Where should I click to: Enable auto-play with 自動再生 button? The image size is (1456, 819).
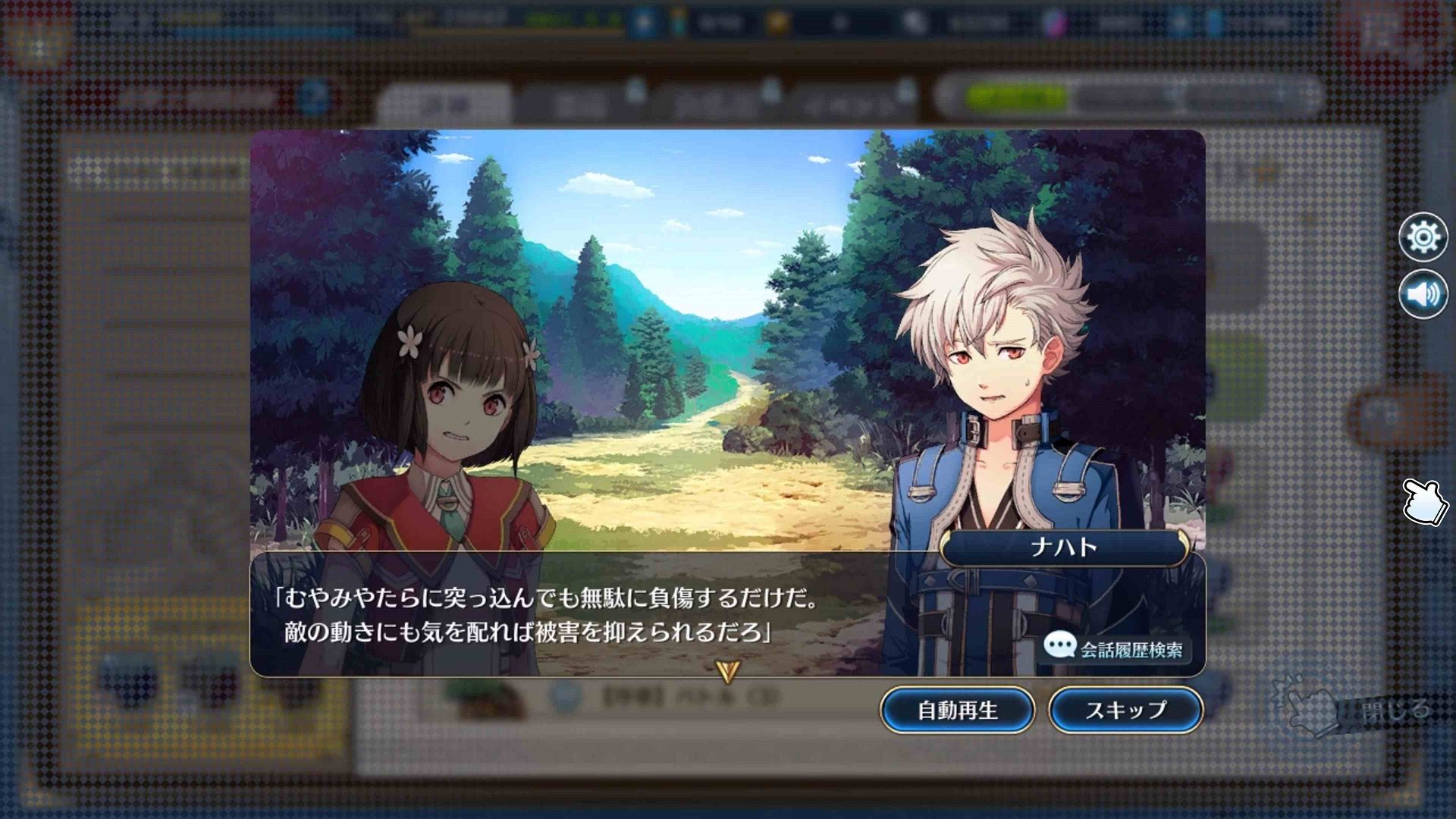pos(957,710)
